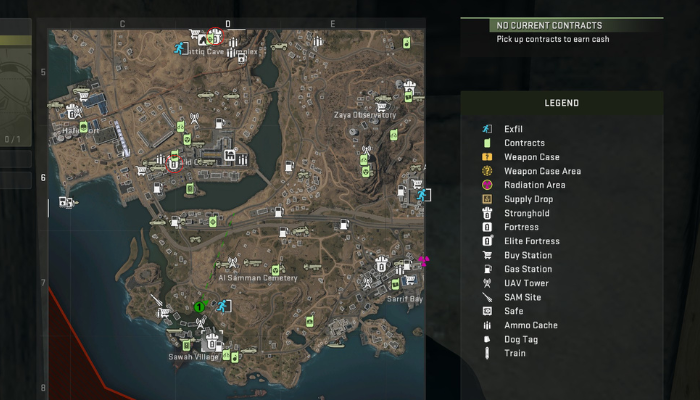Click the Buy Station legend entry
Screen dimensions: 700x400
[527, 255]
